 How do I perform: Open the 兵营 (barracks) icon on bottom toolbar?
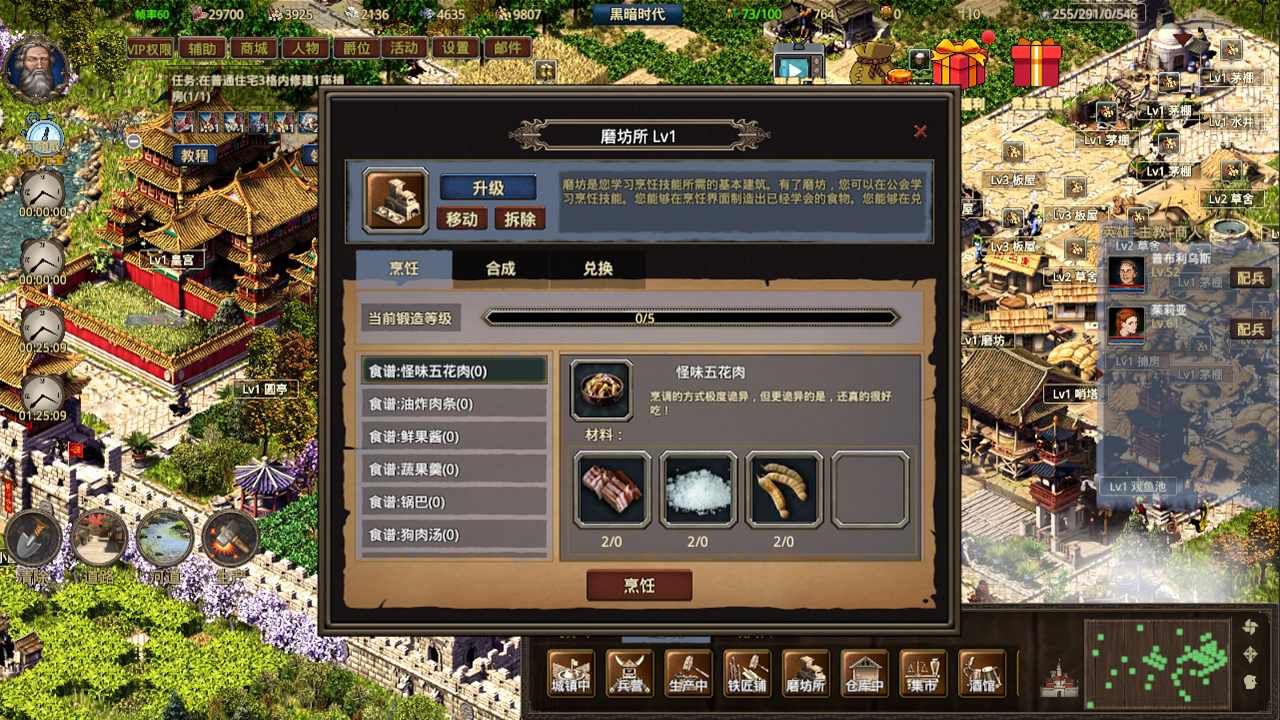(x=628, y=675)
